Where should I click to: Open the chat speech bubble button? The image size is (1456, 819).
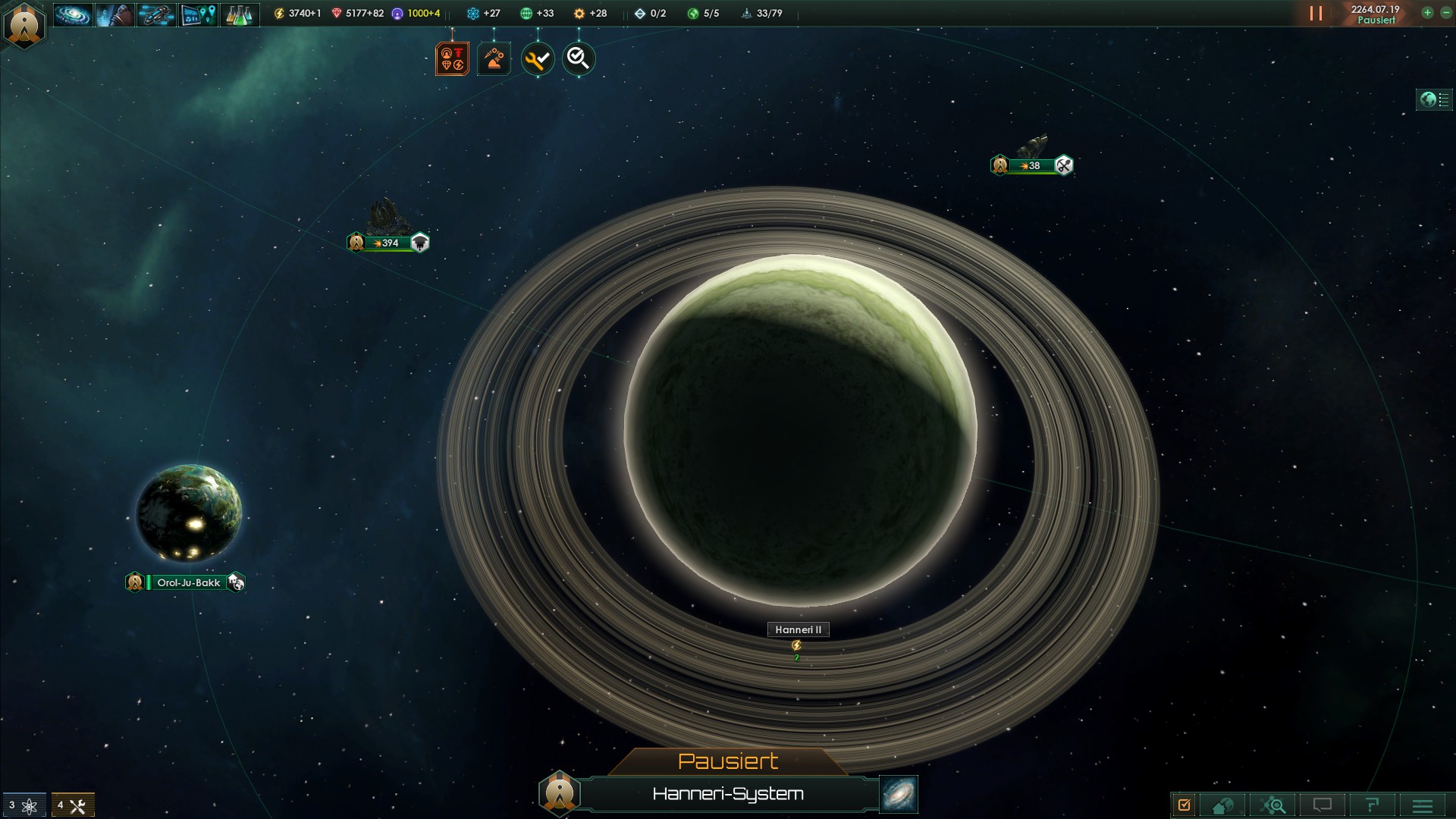[x=1323, y=805]
